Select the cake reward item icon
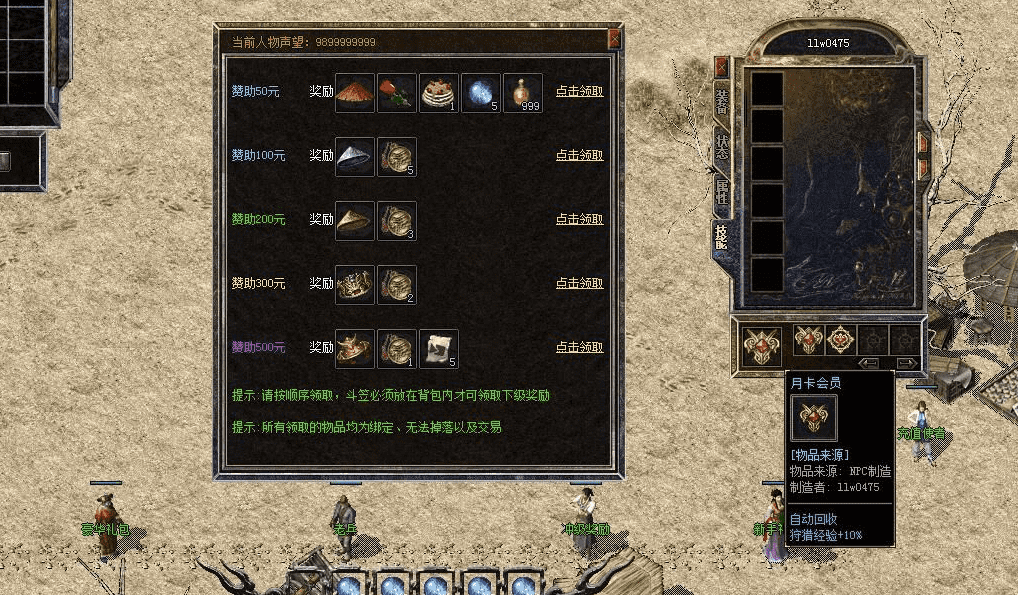1018x595 pixels. coord(439,92)
